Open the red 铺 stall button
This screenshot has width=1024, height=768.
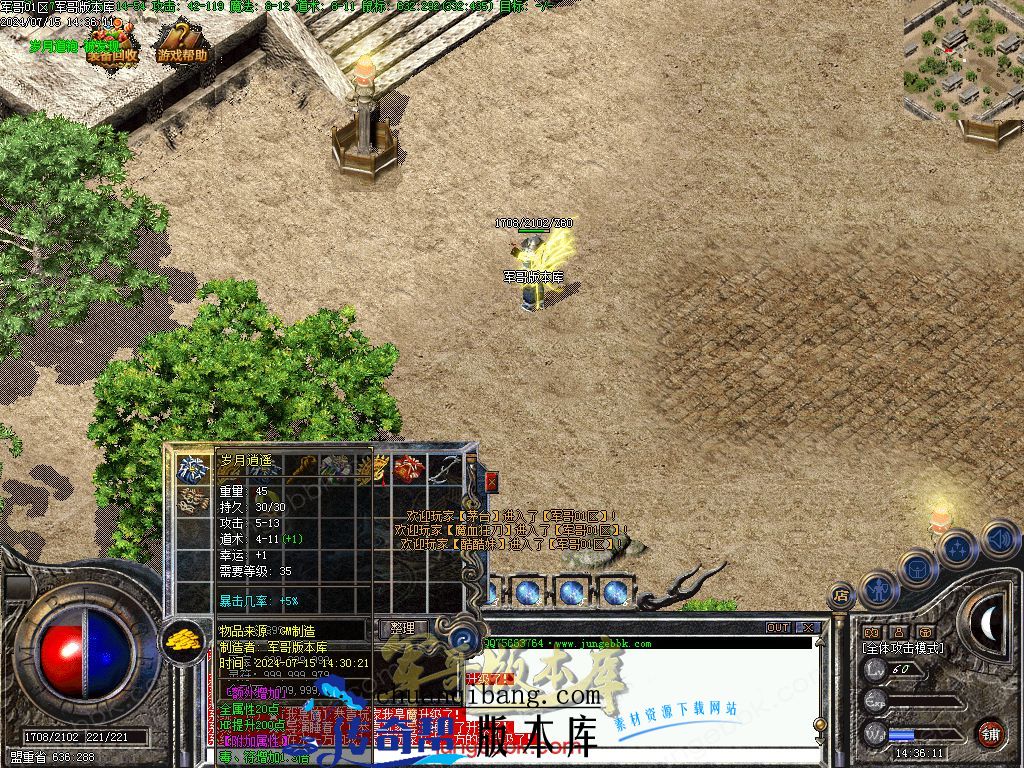(x=991, y=732)
